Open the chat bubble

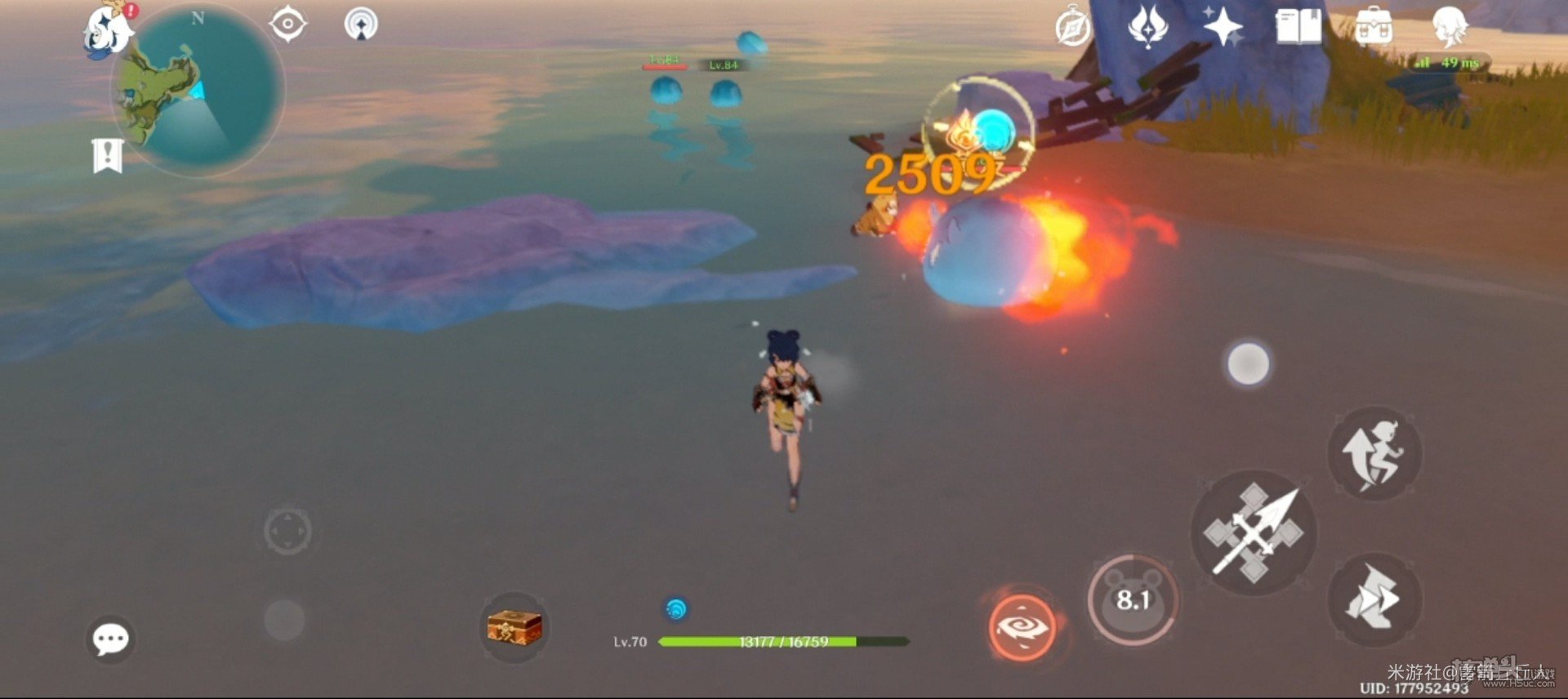pos(110,639)
